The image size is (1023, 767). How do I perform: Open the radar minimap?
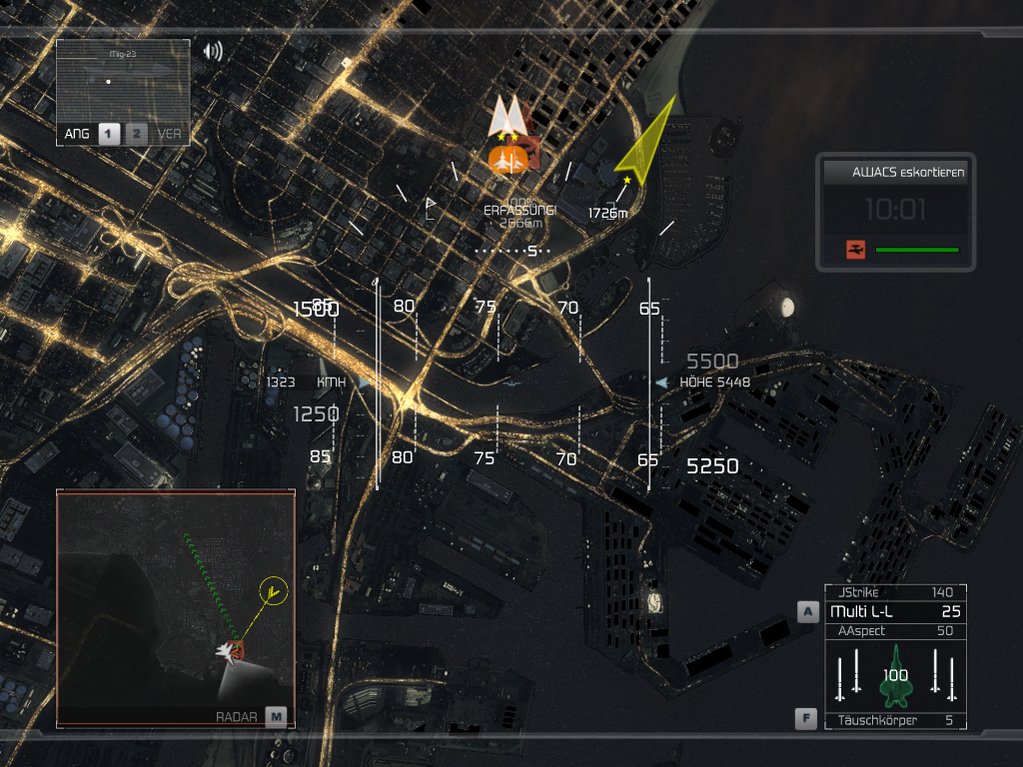pos(175,607)
